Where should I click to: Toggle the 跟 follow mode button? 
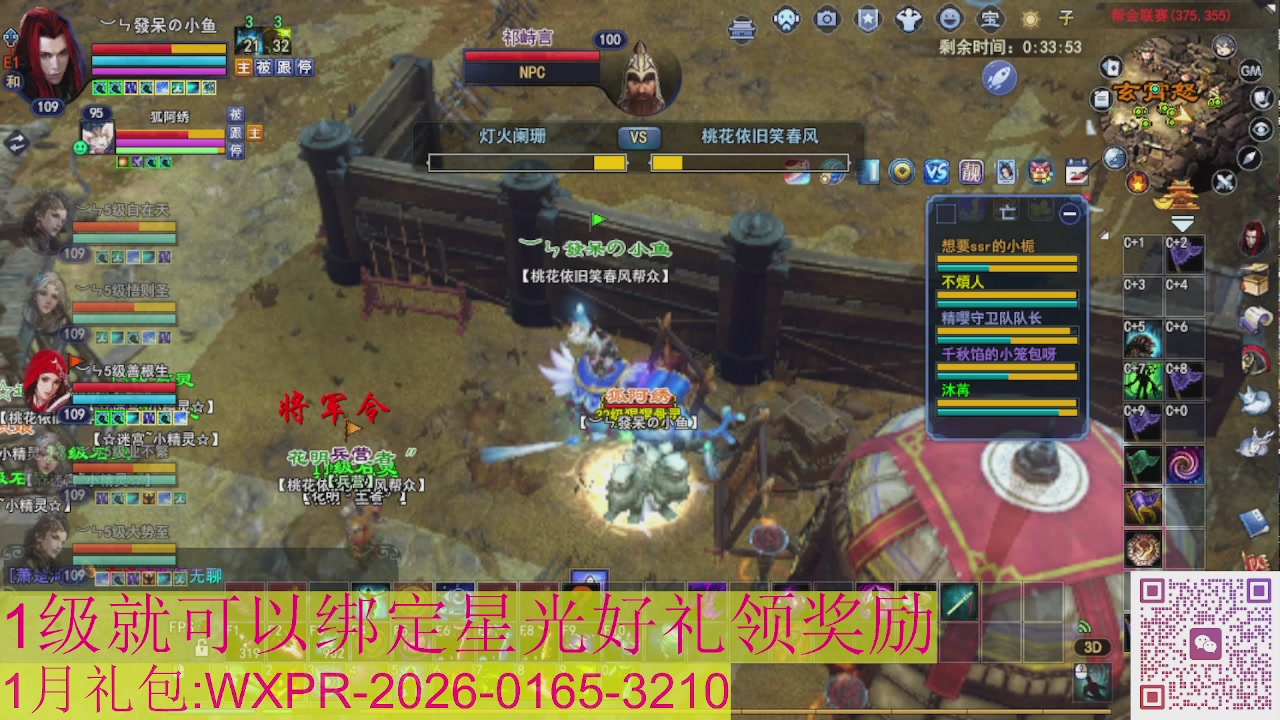(x=284, y=67)
